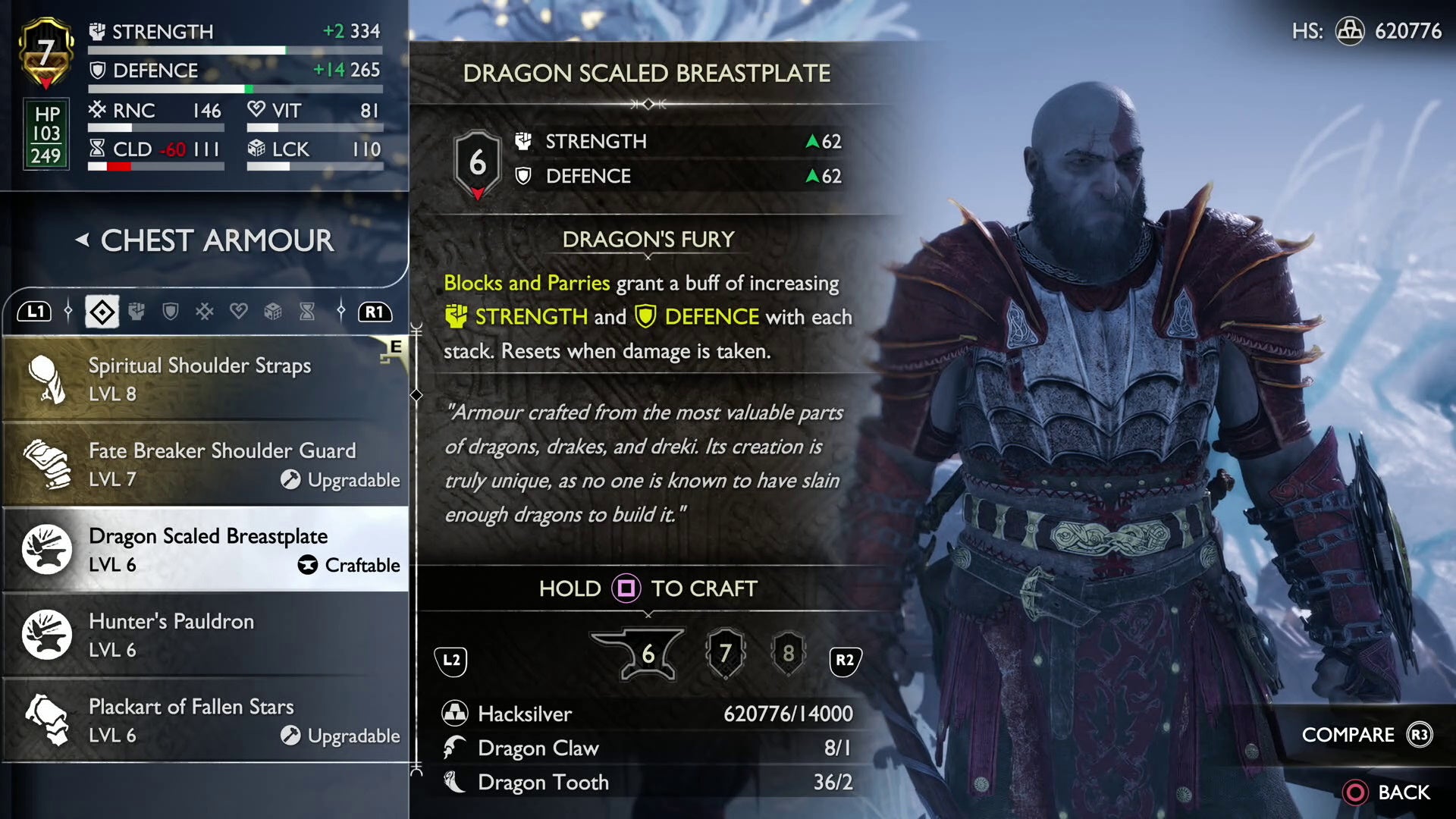Click the Dragon Tooth resource icon
This screenshot has width=1456, height=819.
pos(454,782)
